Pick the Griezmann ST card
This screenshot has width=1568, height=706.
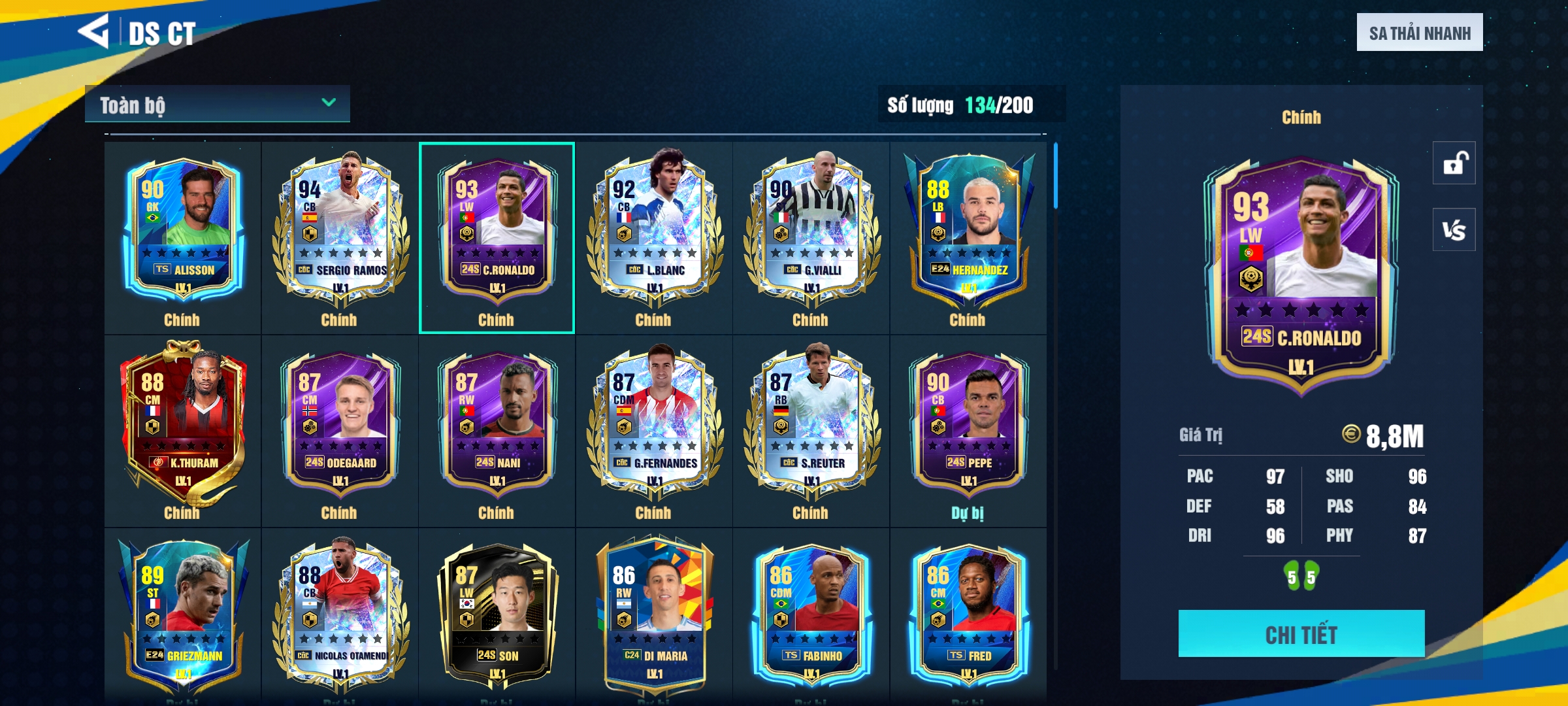point(183,614)
